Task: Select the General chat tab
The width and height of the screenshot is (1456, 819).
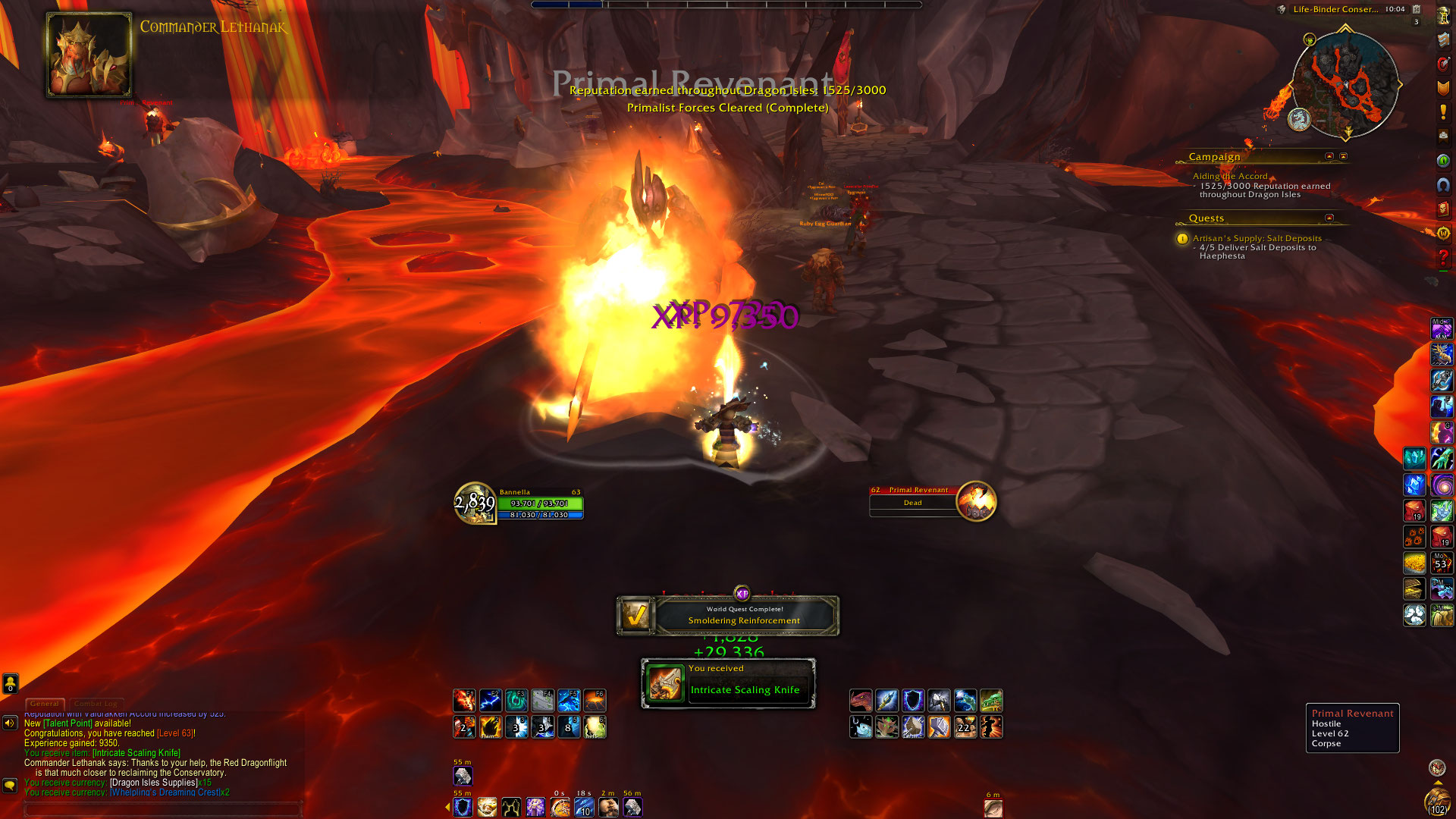Action: point(45,704)
